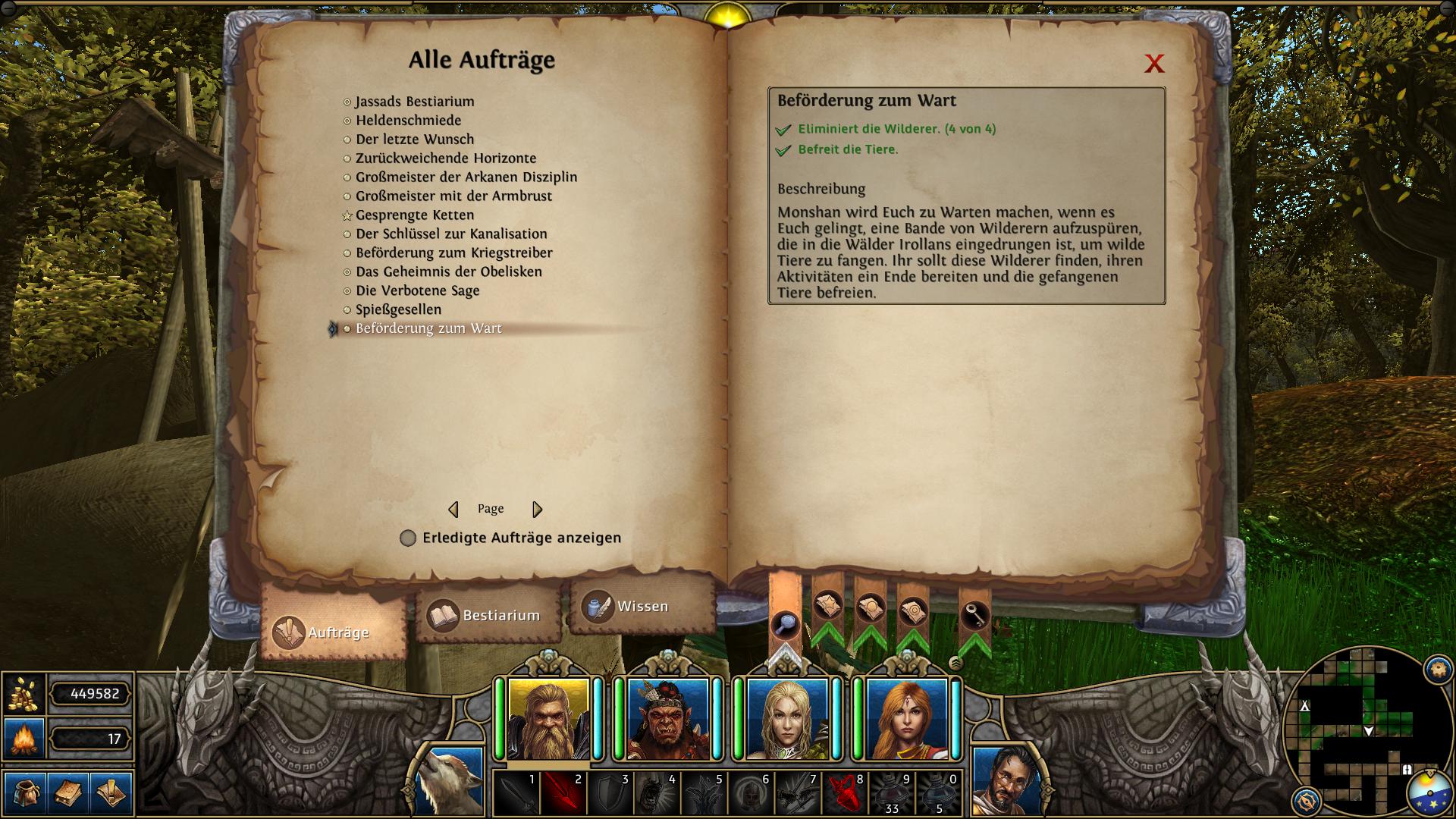The width and height of the screenshot is (1456, 819).
Task: Select the quest Gesprengte Ketten
Action: (x=414, y=215)
